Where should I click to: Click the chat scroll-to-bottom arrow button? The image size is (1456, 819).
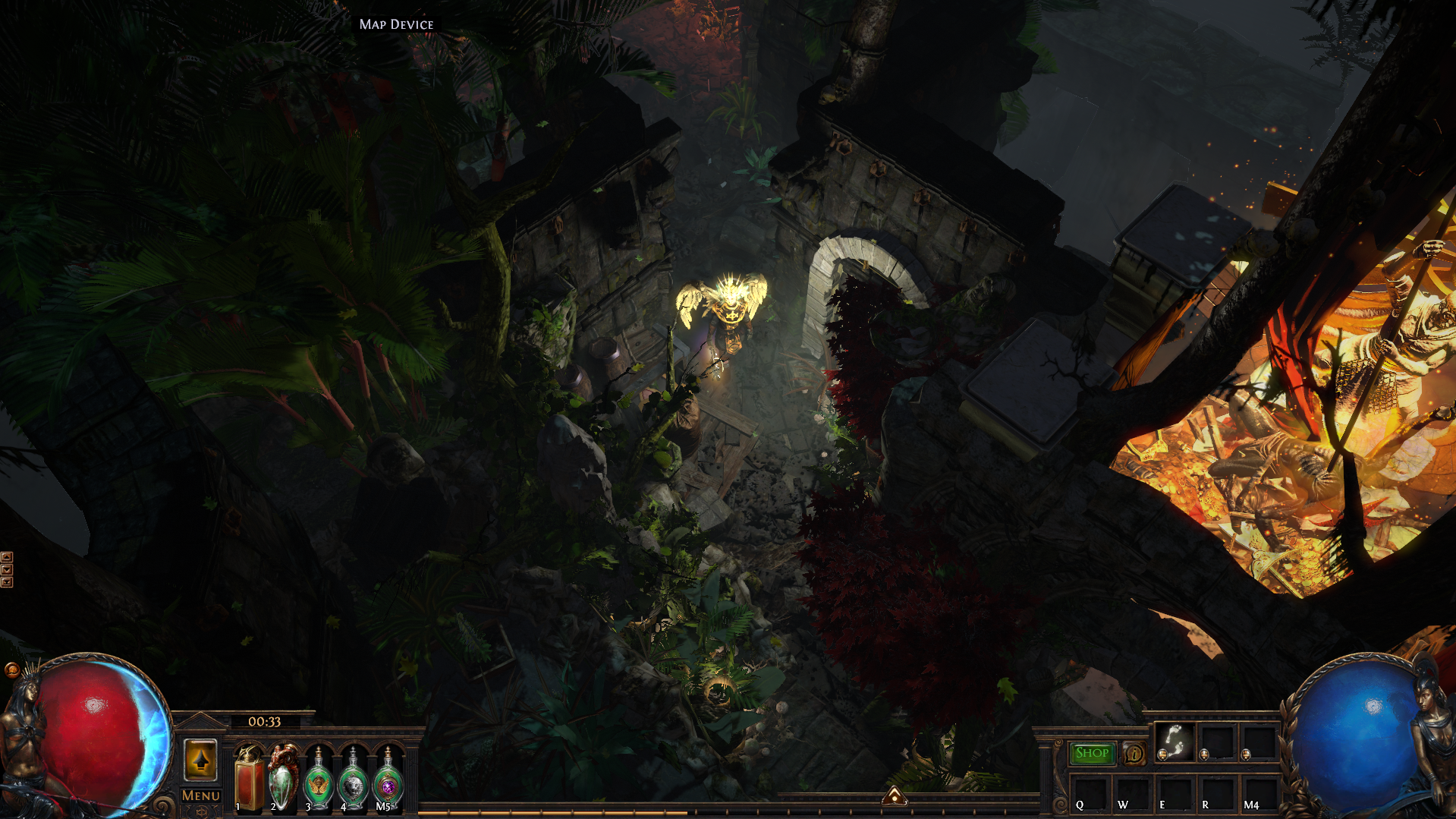click(7, 582)
